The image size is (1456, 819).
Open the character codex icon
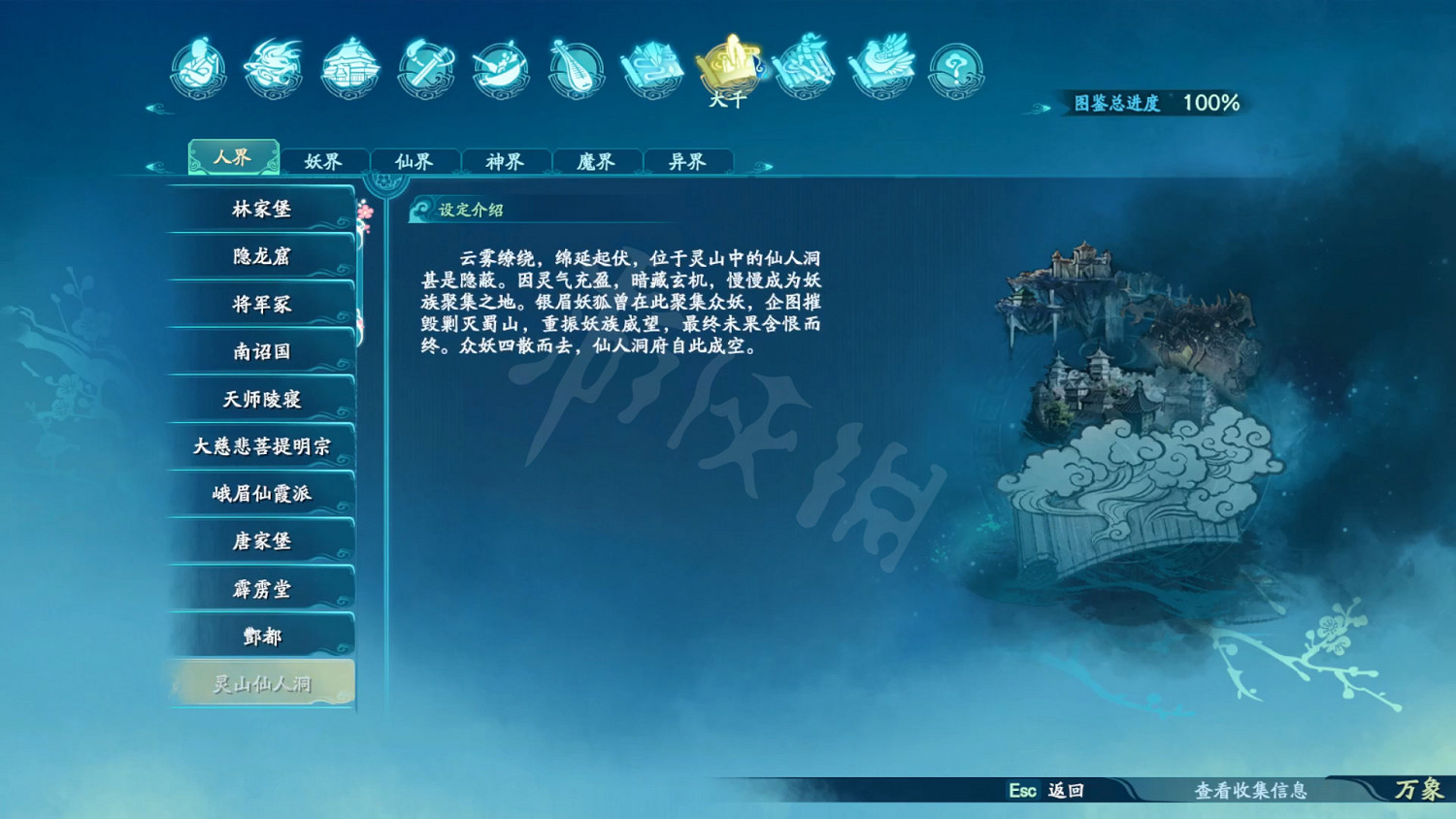tap(199, 68)
